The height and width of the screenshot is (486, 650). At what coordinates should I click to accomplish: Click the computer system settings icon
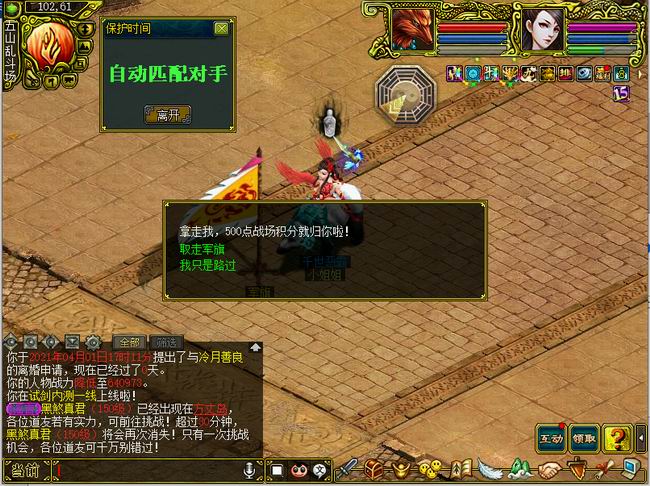(x=631, y=468)
